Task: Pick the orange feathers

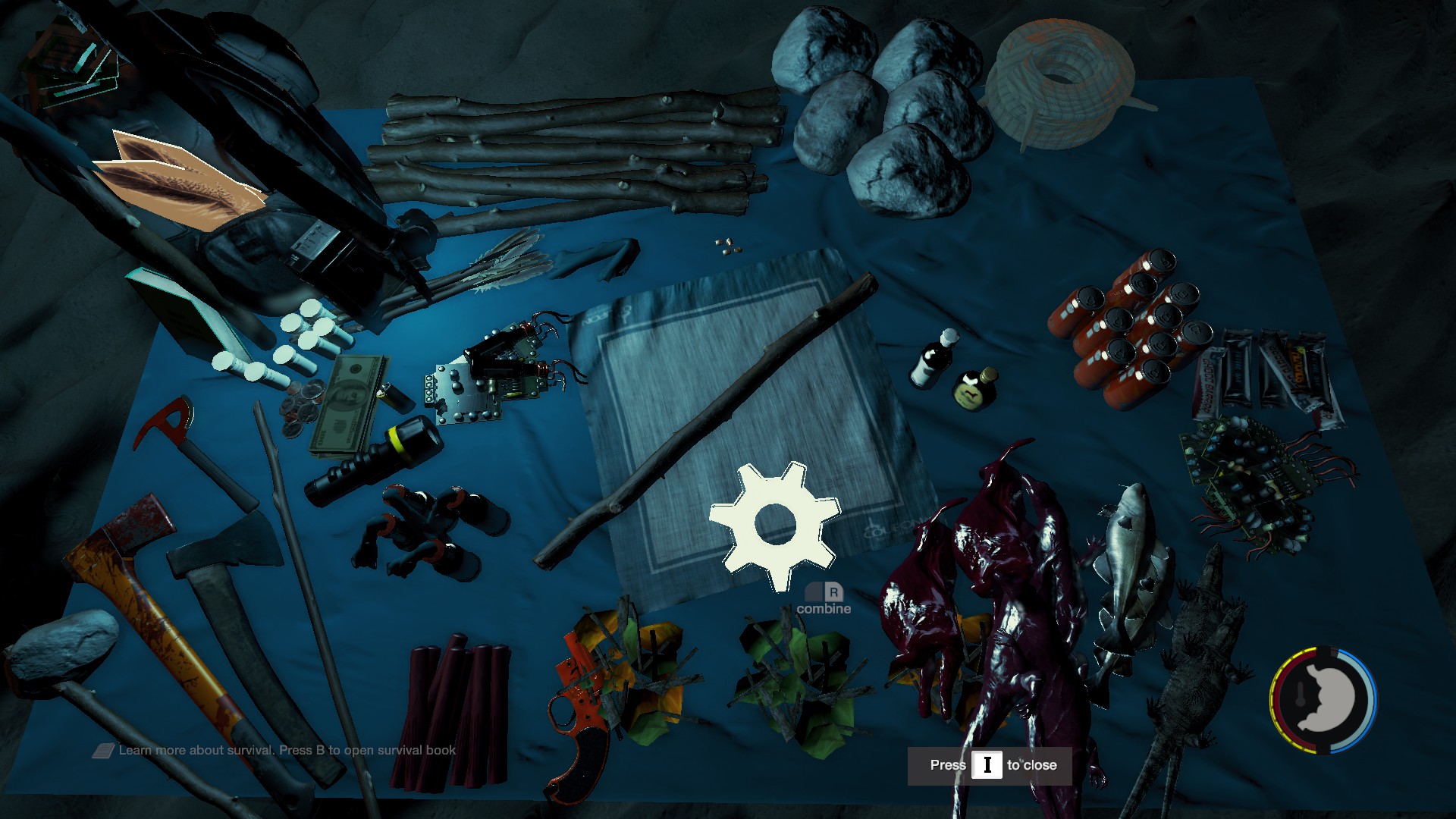Action: coord(182,178)
